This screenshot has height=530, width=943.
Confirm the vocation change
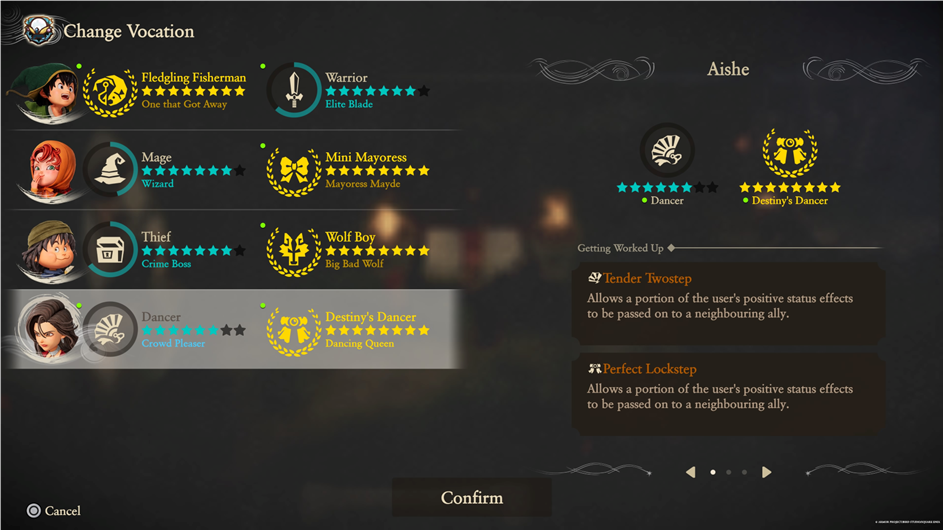pos(472,497)
